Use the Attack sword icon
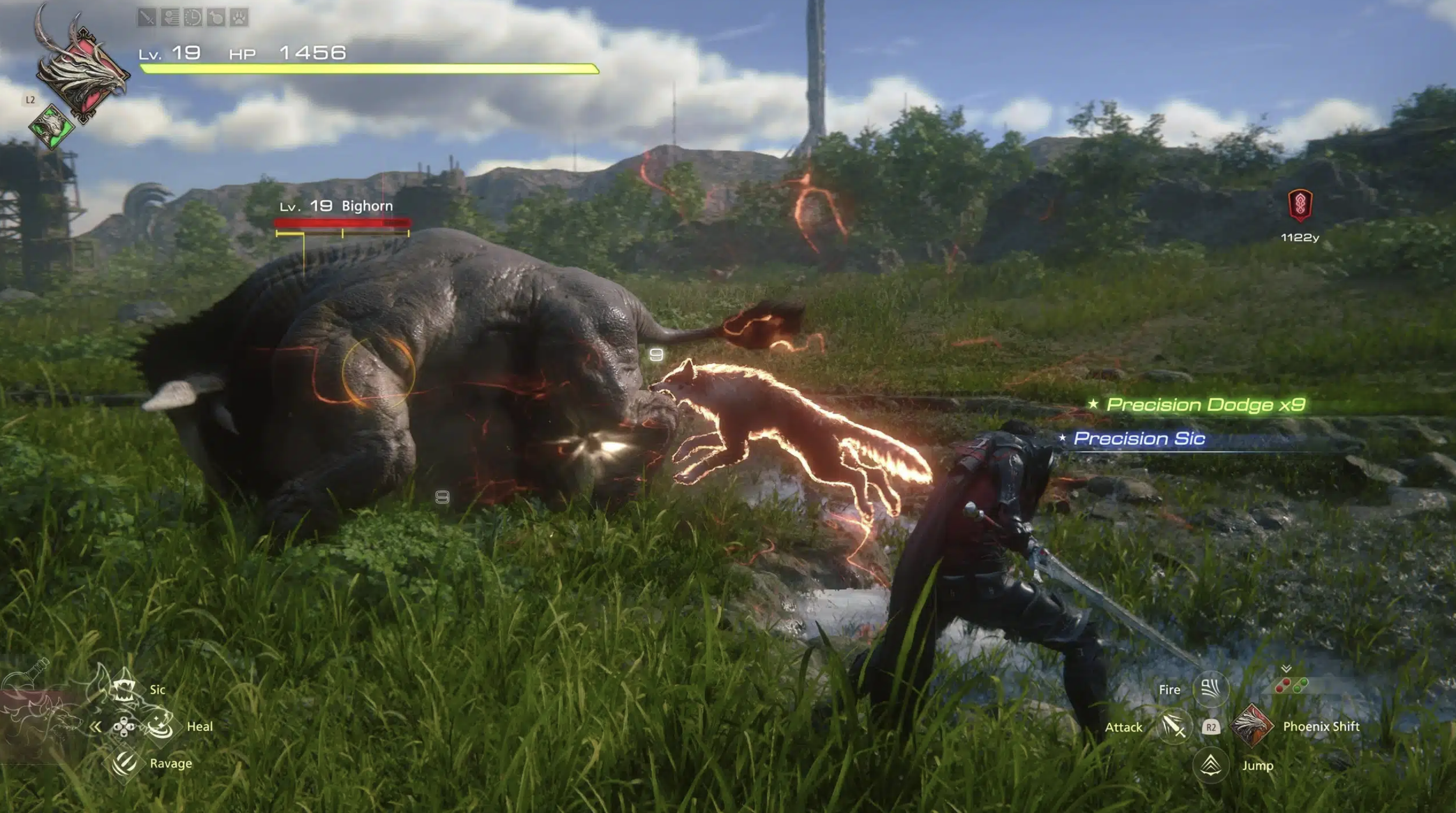This screenshot has width=1456, height=813. click(x=1174, y=726)
